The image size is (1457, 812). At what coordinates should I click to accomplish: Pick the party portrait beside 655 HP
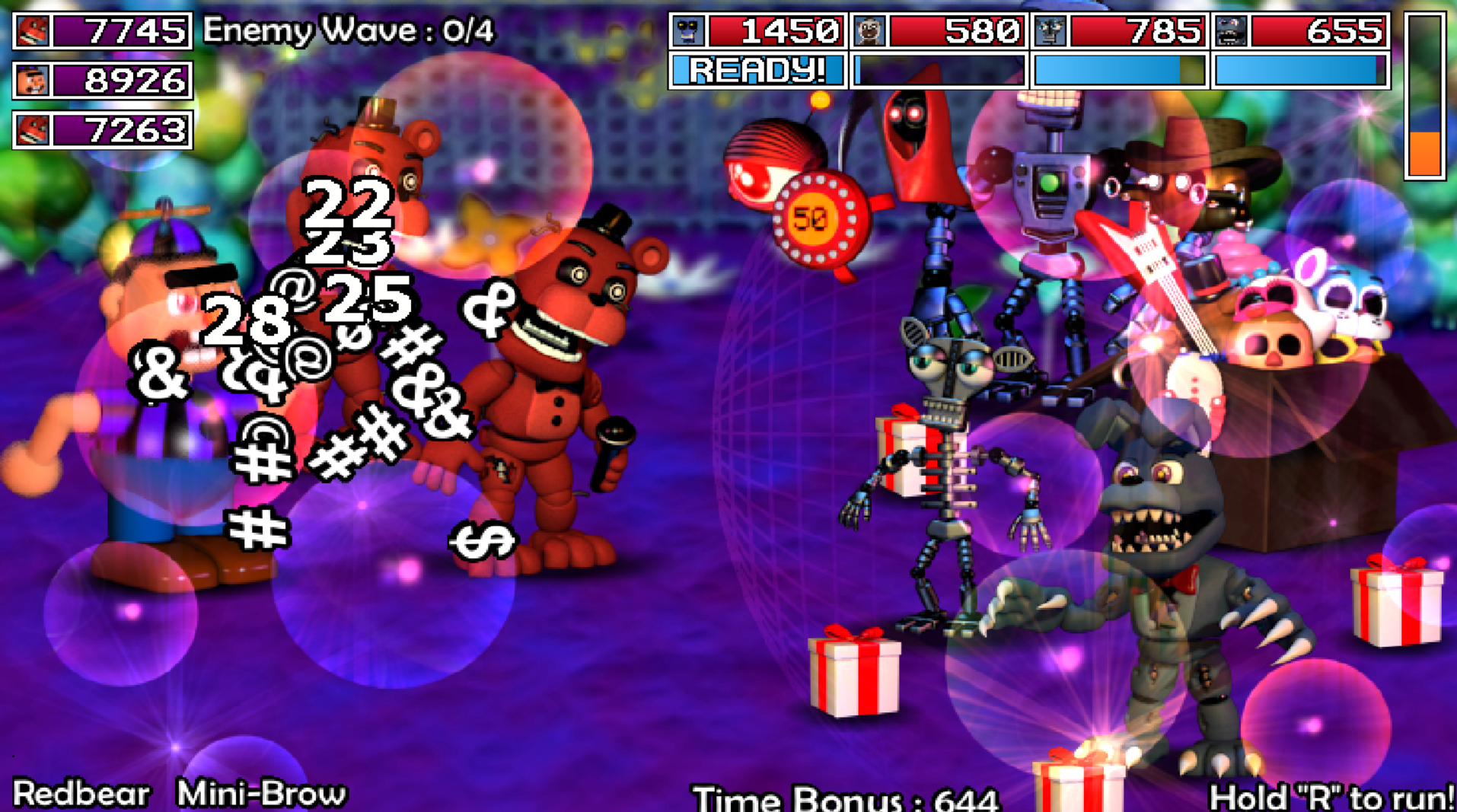[1231, 31]
